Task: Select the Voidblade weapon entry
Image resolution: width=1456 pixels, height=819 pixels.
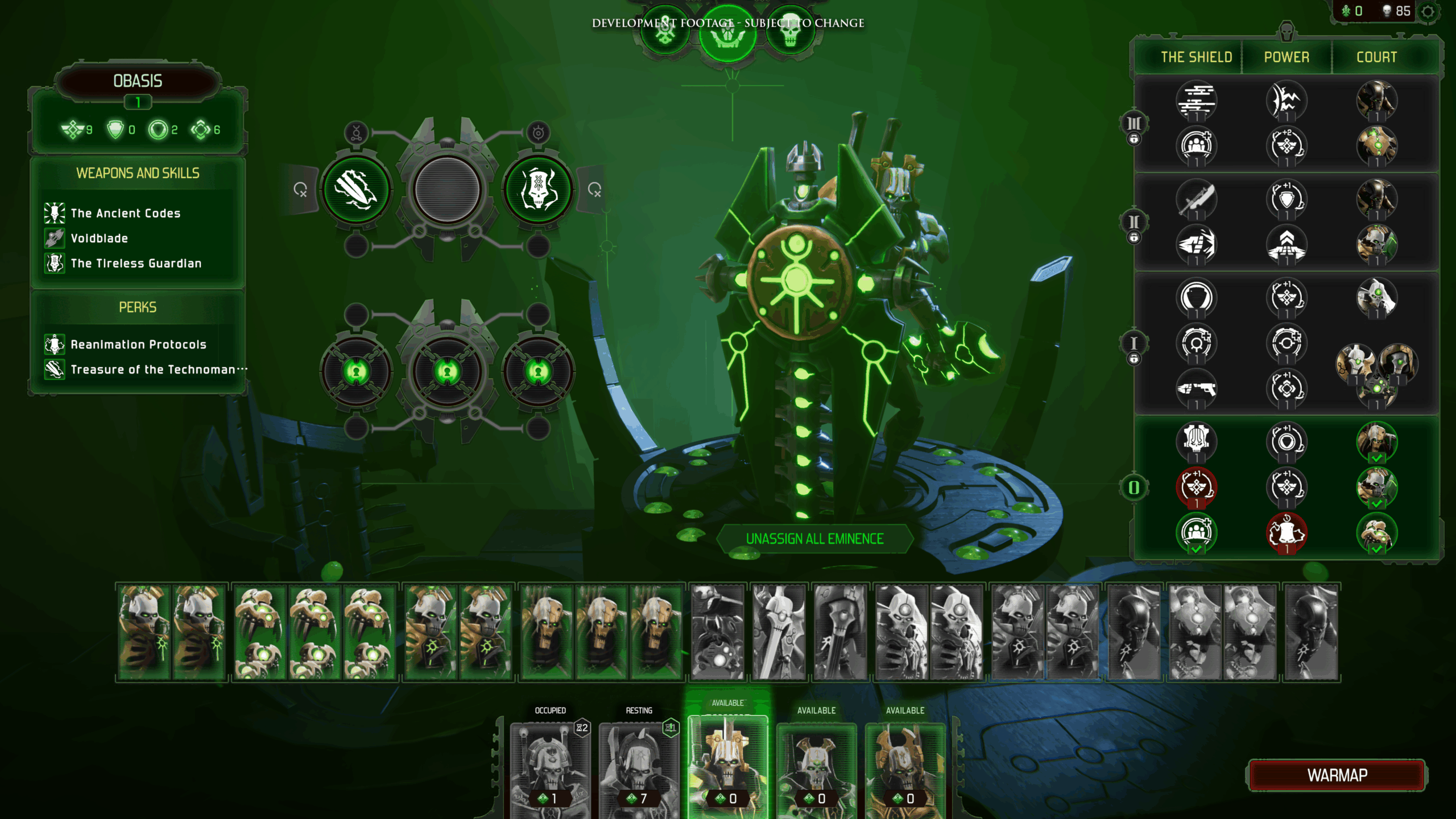Action: click(99, 238)
